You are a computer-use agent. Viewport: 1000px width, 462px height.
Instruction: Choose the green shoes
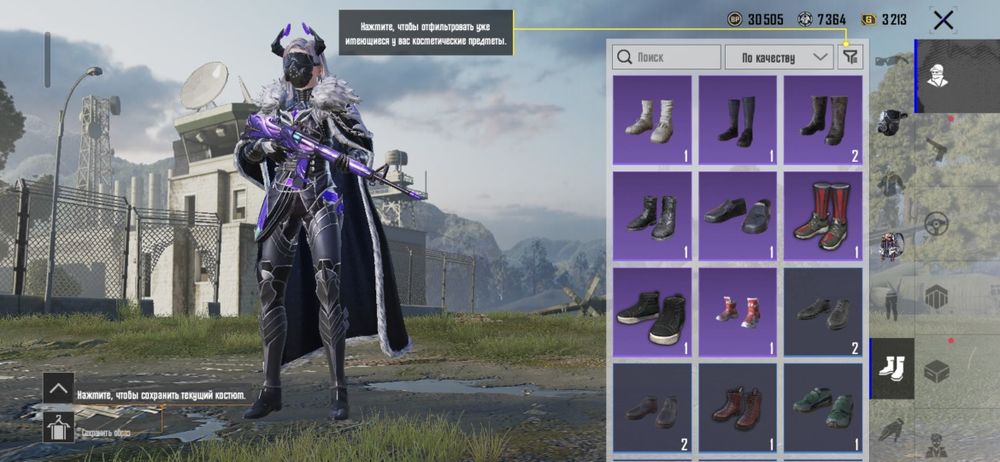coord(823,408)
